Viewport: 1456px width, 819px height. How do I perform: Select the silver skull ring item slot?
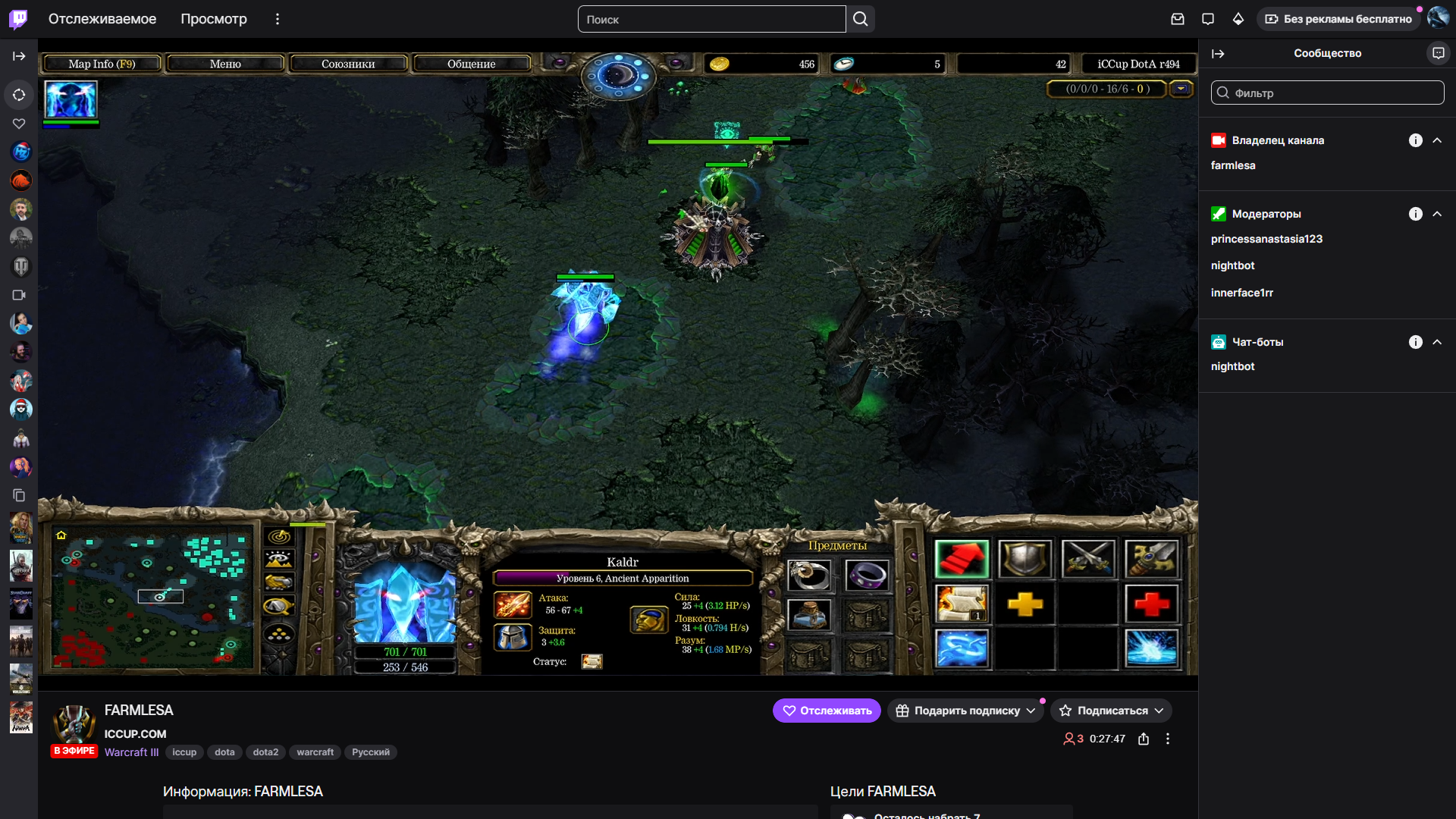pos(808,576)
